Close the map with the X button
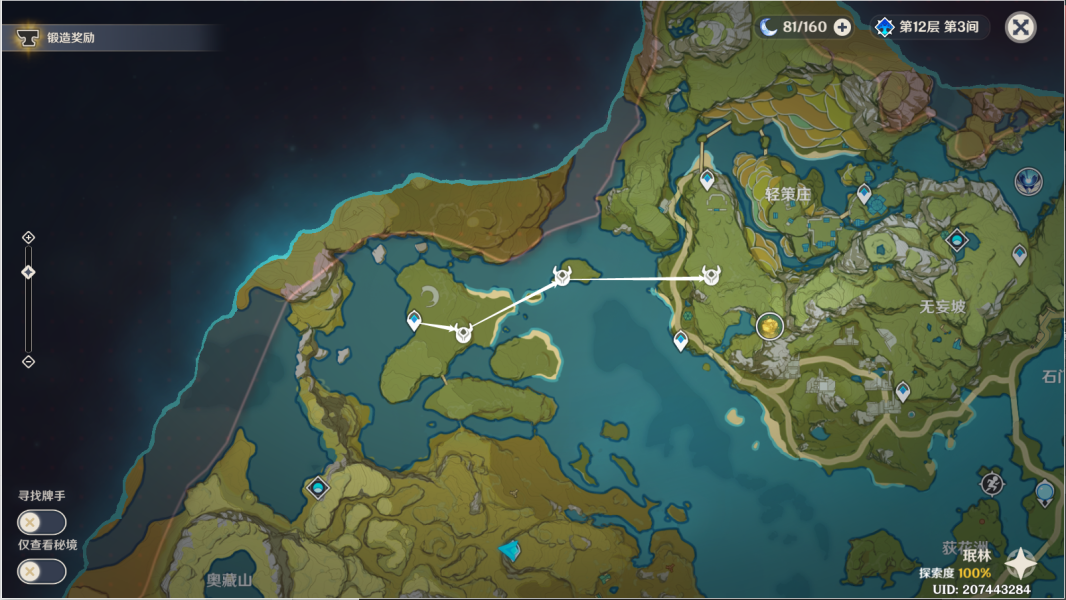This screenshot has height=600, width=1066. click(x=1020, y=27)
